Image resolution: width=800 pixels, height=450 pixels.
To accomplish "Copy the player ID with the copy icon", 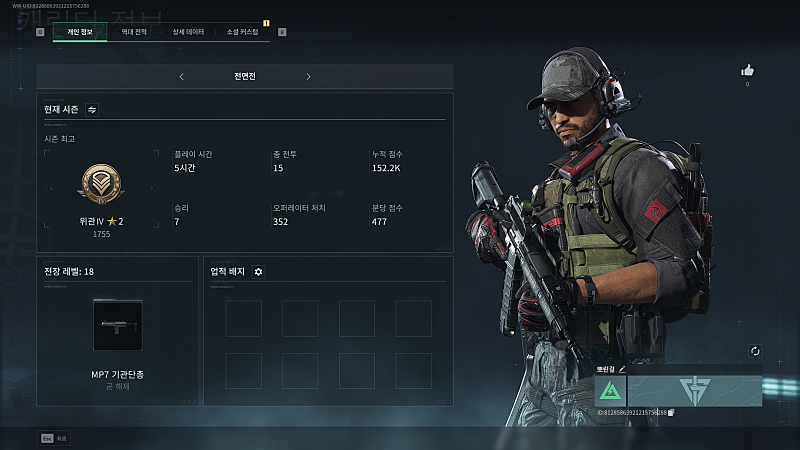I will point(671,412).
